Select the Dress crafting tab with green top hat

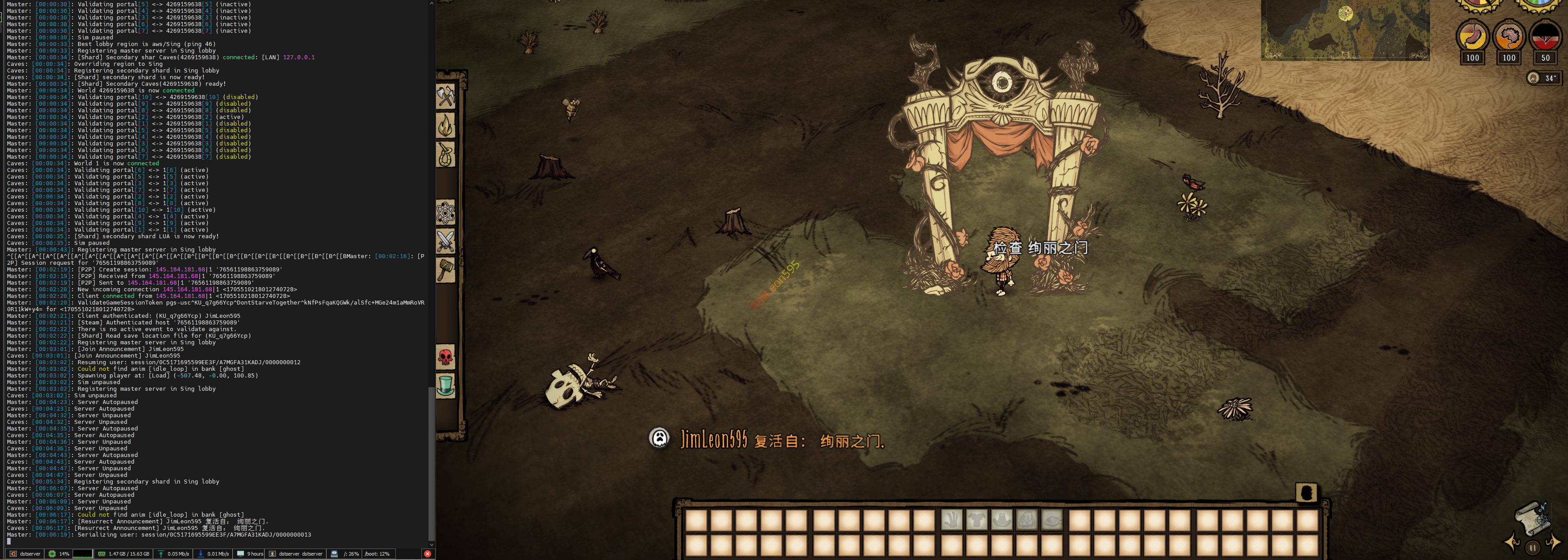446,386
